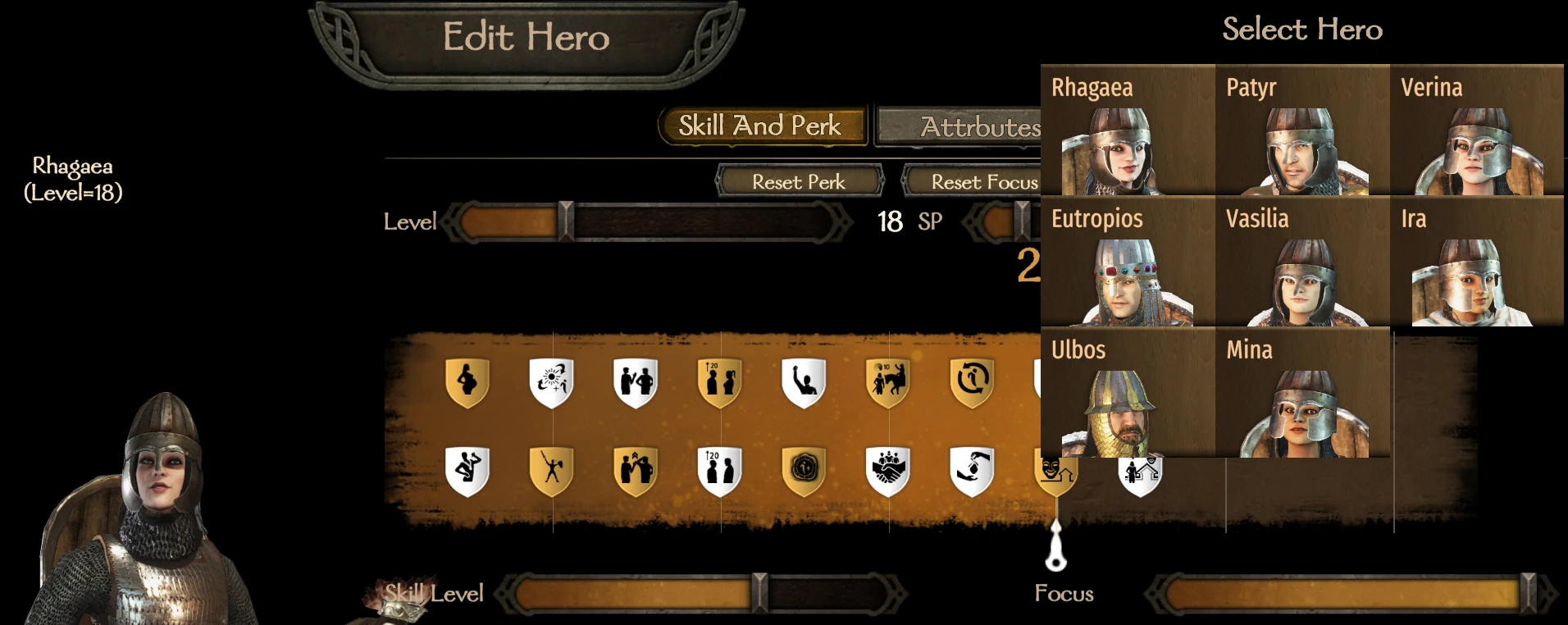Select hero Rhagaea from the hero list
Image resolution: width=1568 pixels, height=625 pixels.
pyautogui.click(x=1127, y=130)
